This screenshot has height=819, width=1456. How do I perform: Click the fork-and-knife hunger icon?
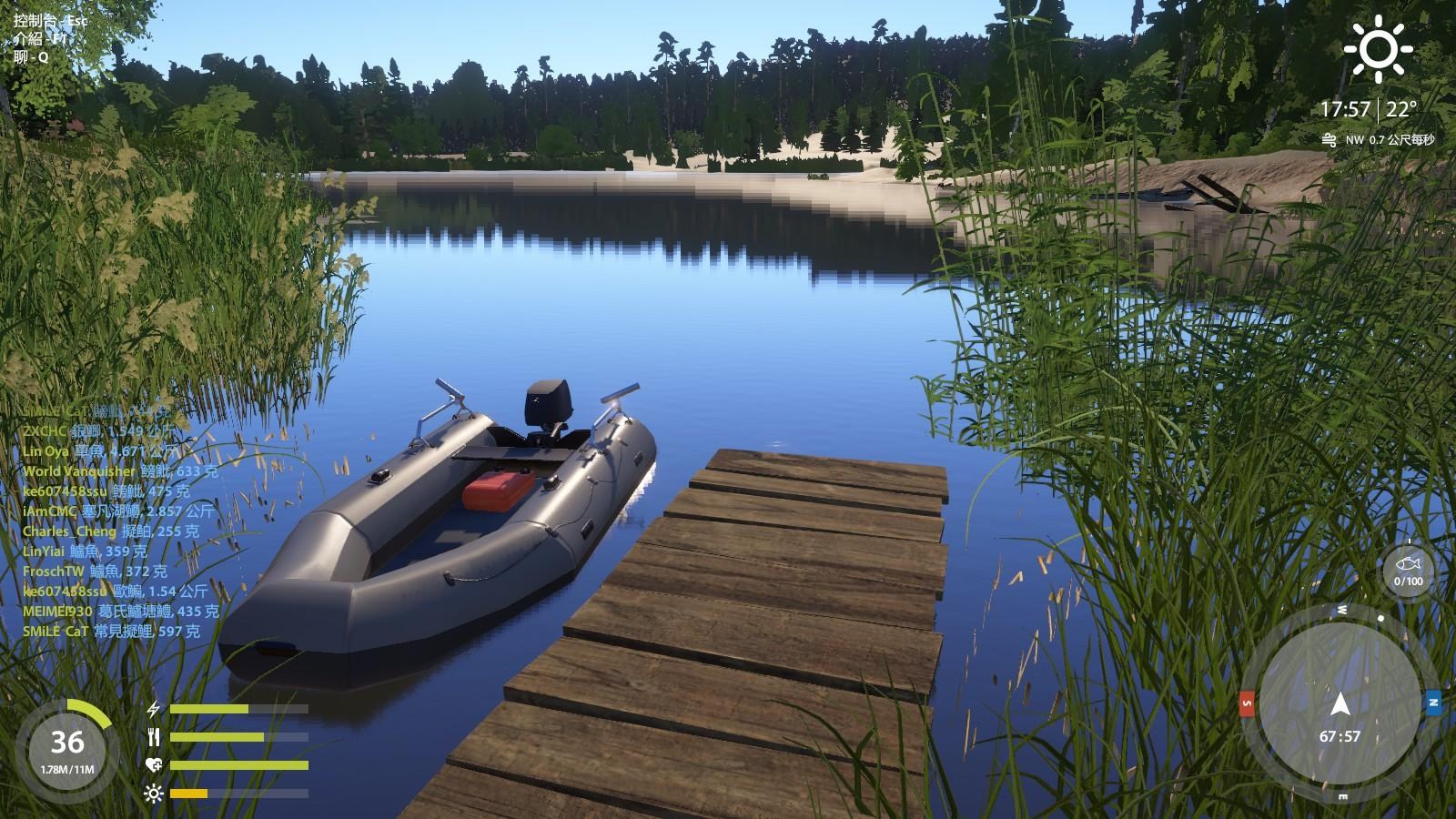155,737
